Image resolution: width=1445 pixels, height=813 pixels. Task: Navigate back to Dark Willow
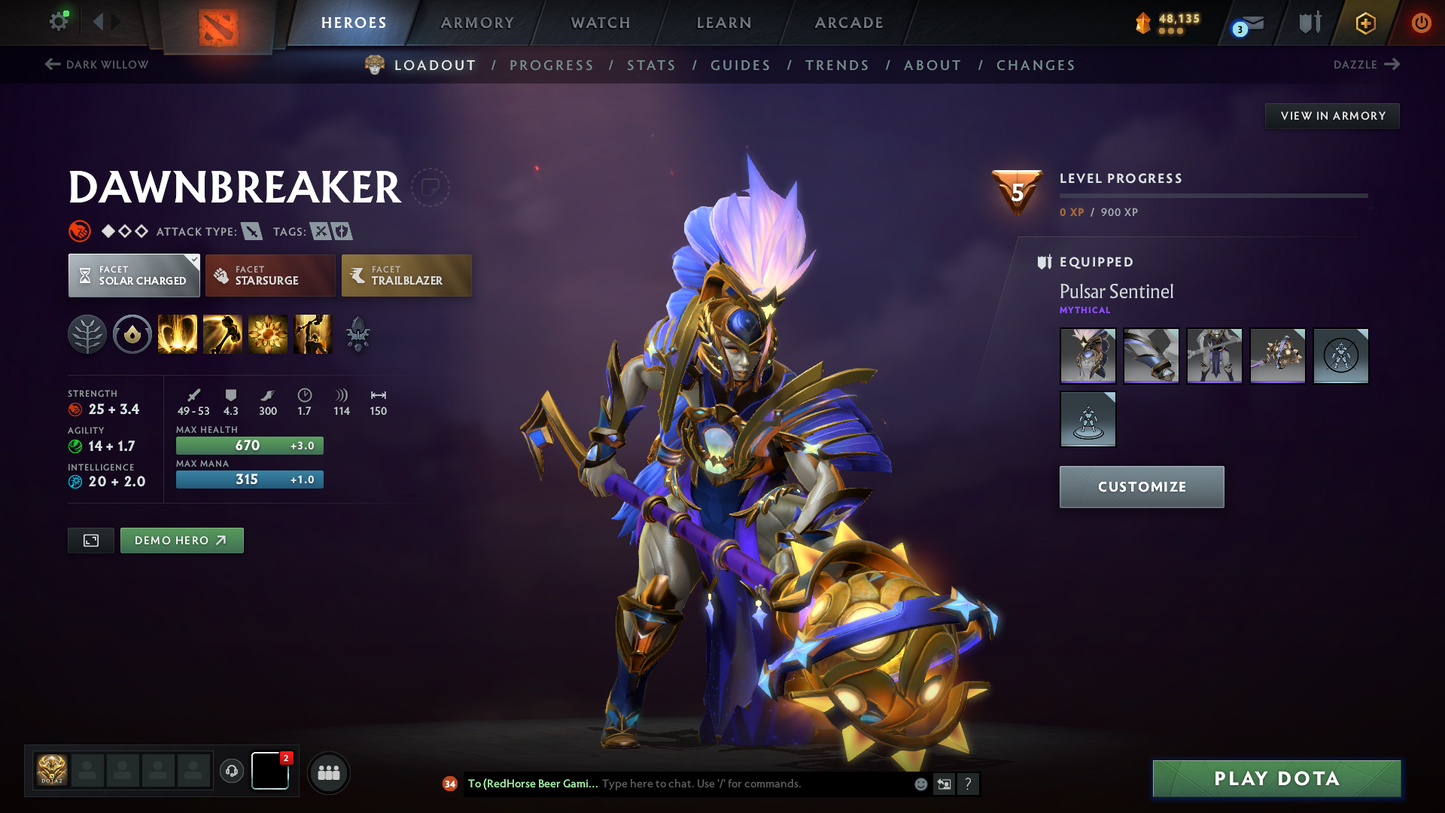click(x=95, y=64)
